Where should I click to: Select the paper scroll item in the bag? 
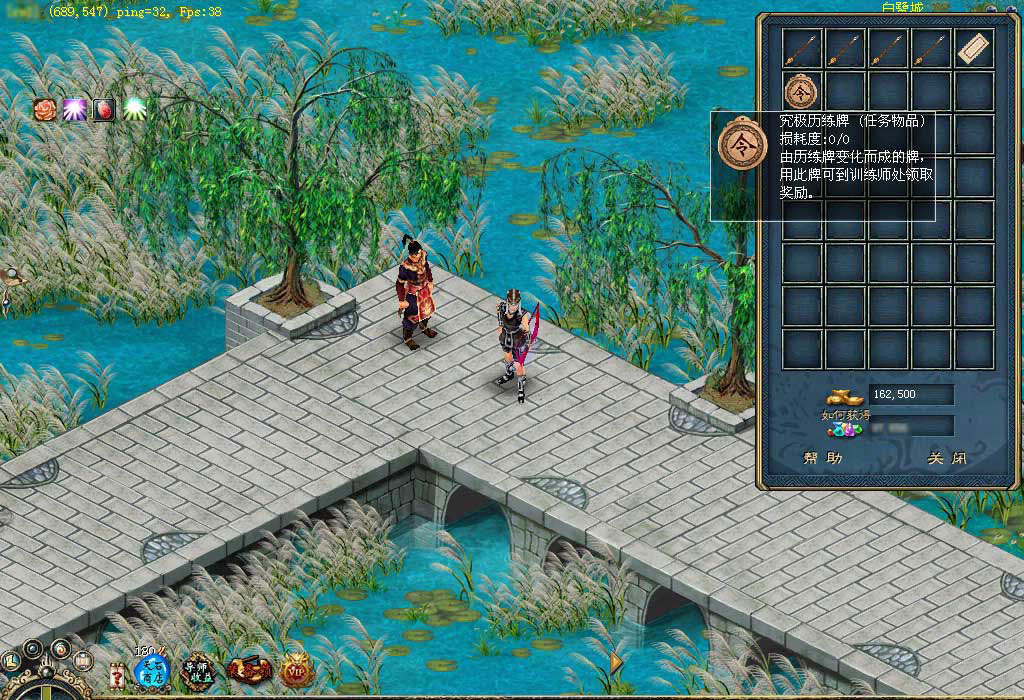[973, 48]
